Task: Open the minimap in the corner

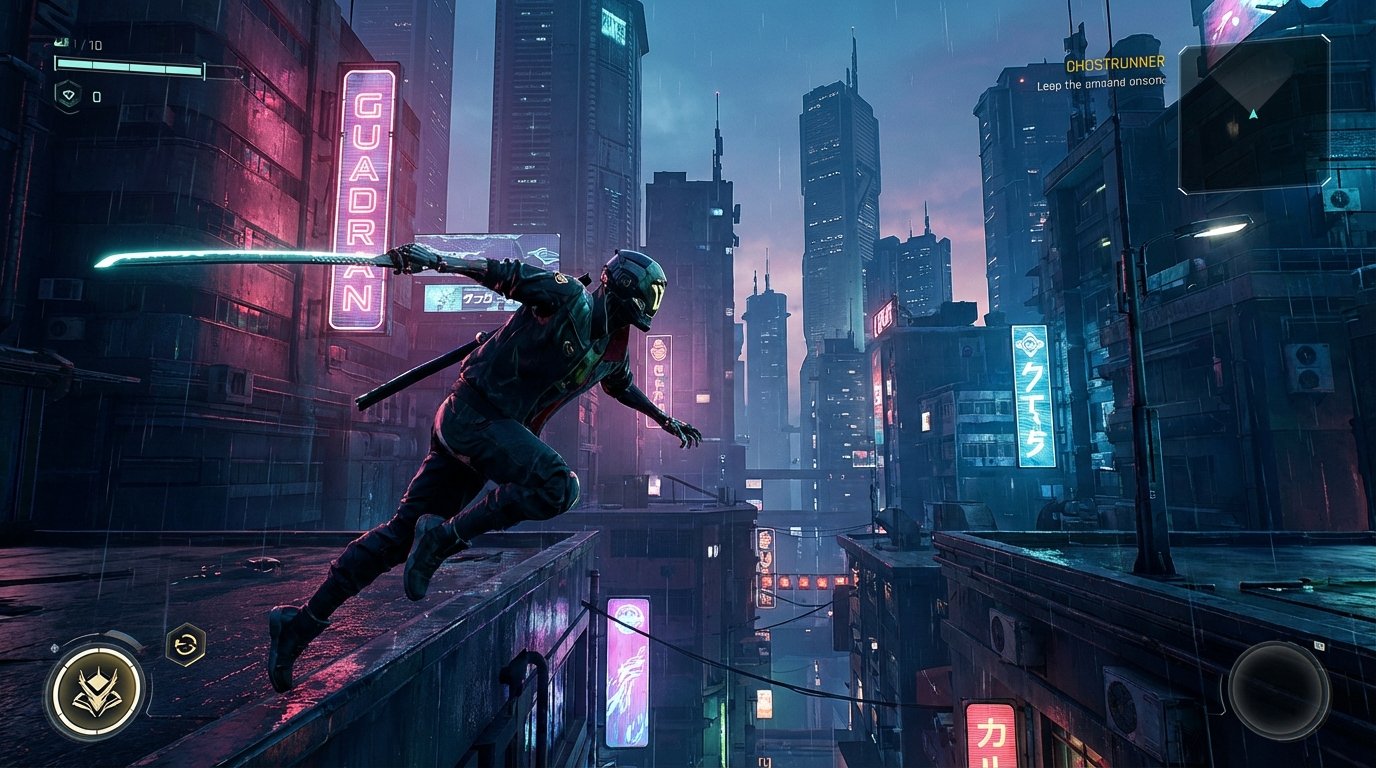Action: pos(1254,114)
